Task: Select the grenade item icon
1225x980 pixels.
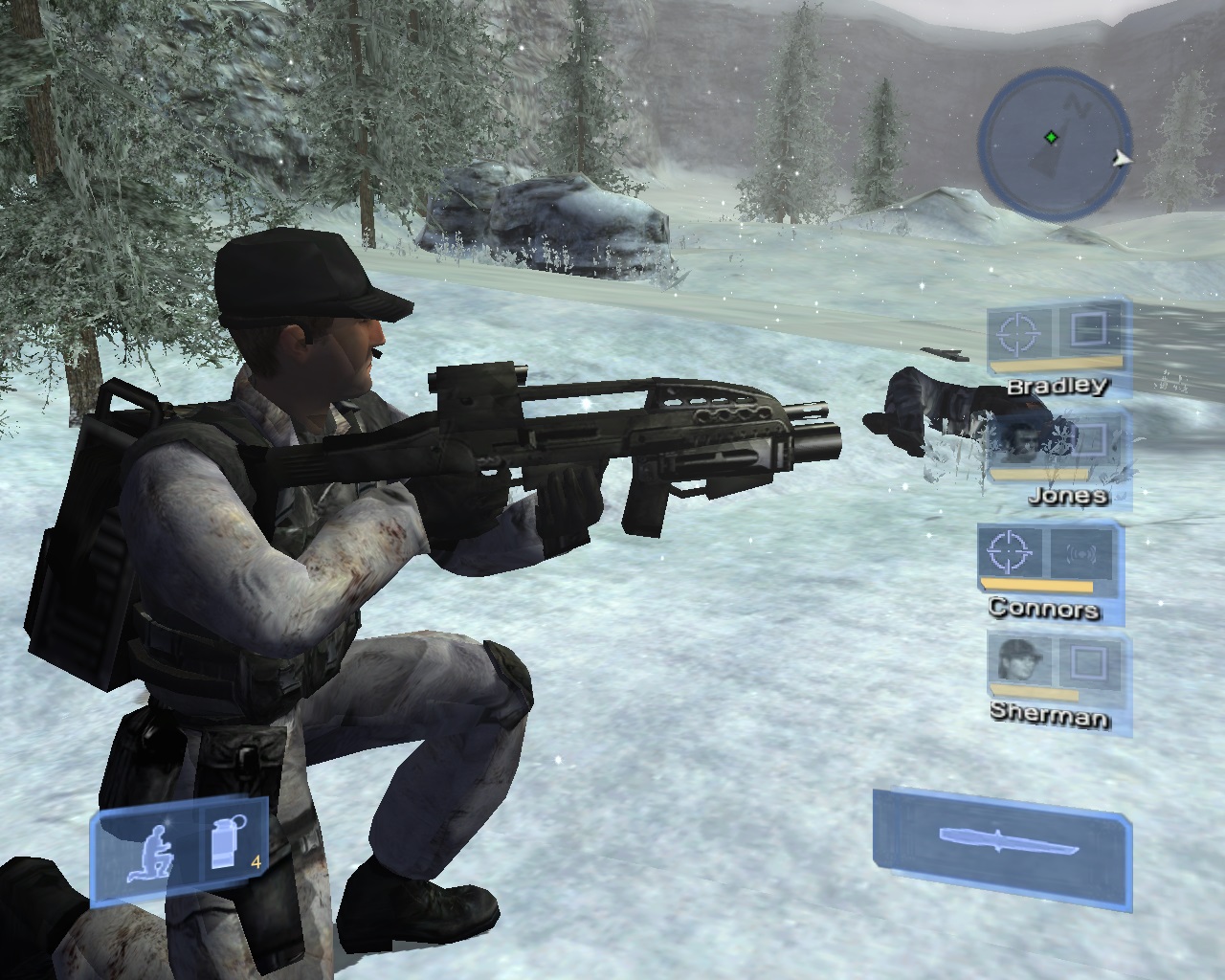Action: point(226,844)
